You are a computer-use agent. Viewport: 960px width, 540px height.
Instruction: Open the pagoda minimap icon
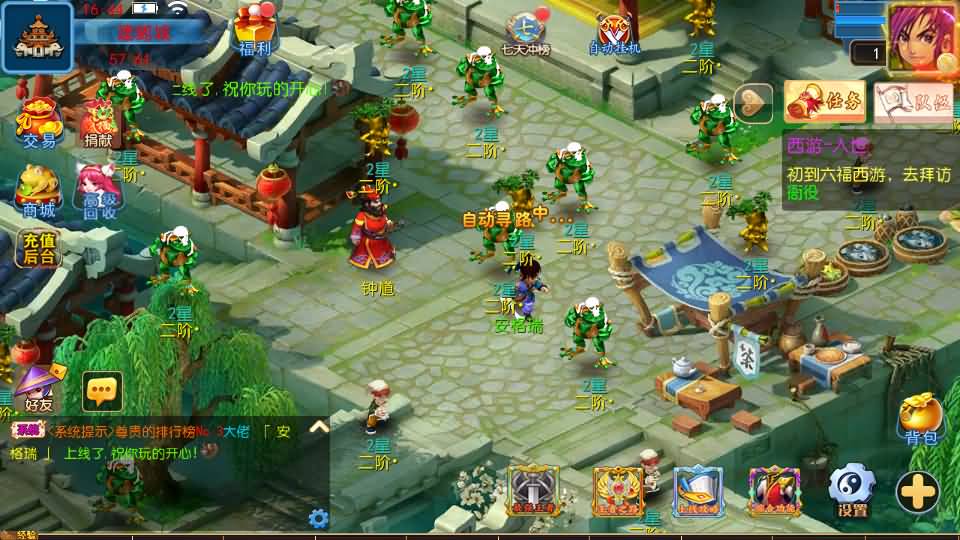[x=36, y=37]
